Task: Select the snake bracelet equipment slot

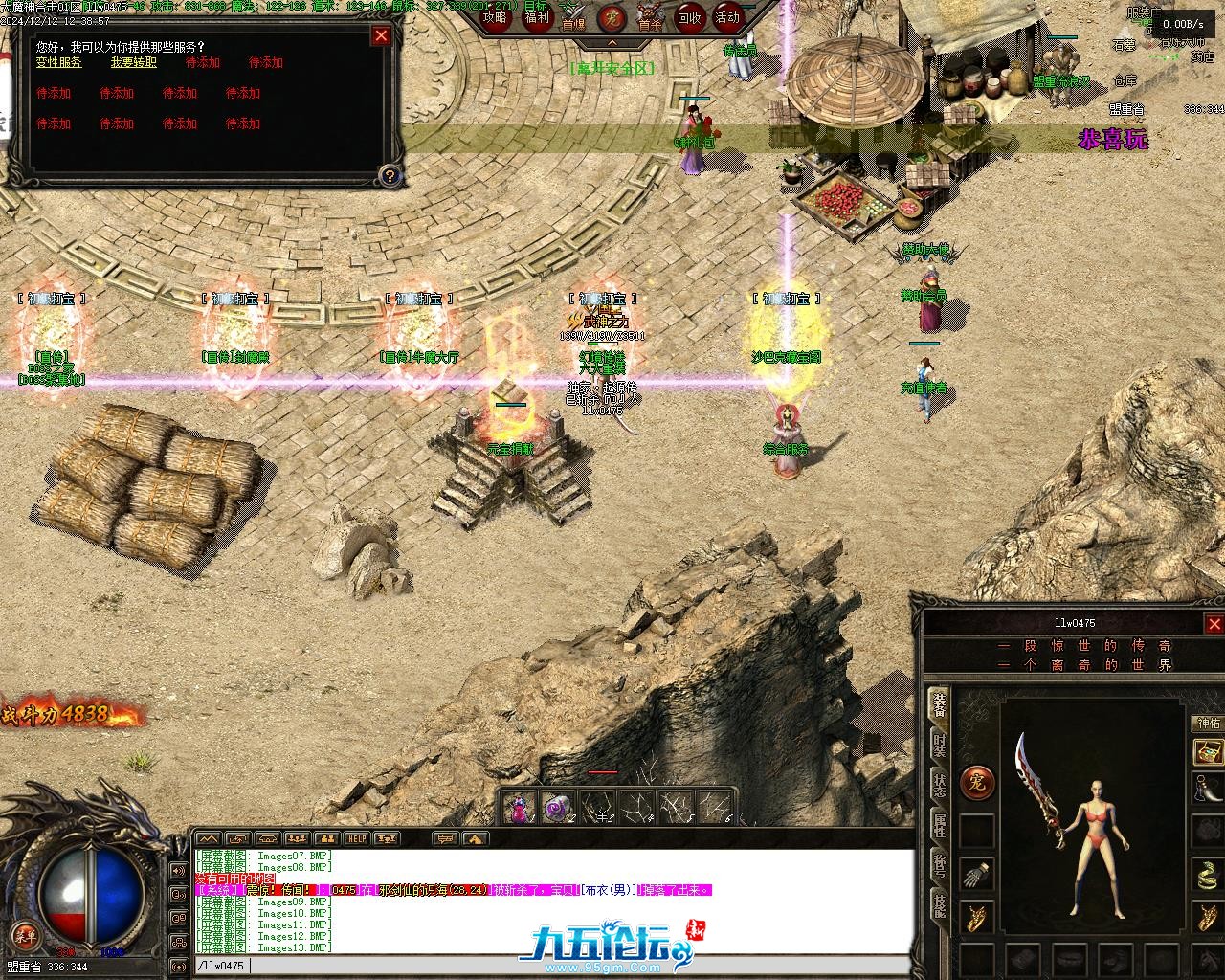Action: (1207, 874)
